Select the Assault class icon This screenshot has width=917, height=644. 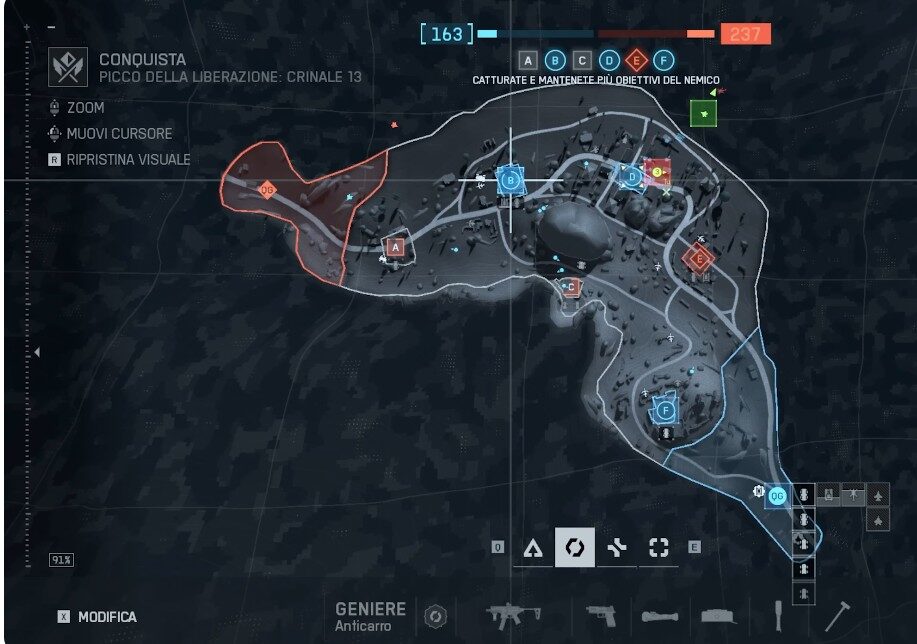pos(534,547)
